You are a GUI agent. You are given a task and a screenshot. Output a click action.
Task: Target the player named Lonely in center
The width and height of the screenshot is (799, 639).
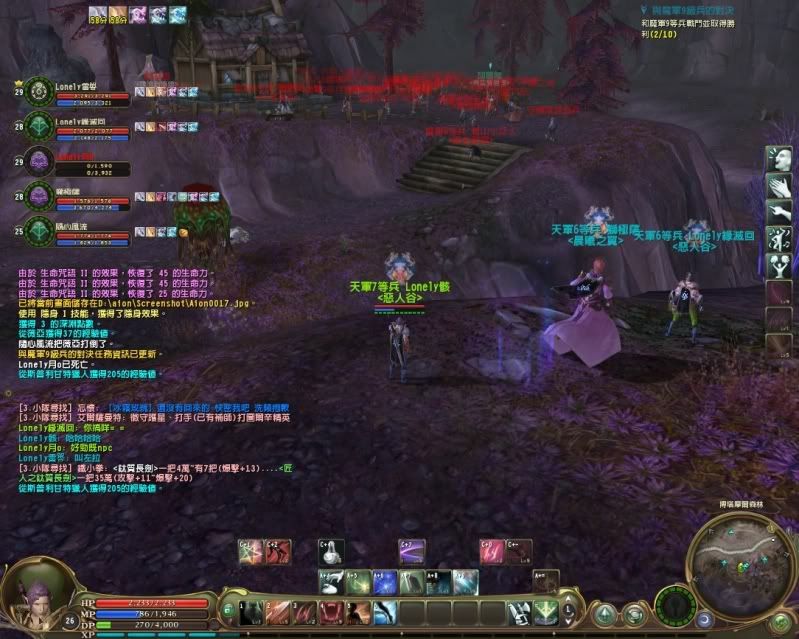(400, 345)
